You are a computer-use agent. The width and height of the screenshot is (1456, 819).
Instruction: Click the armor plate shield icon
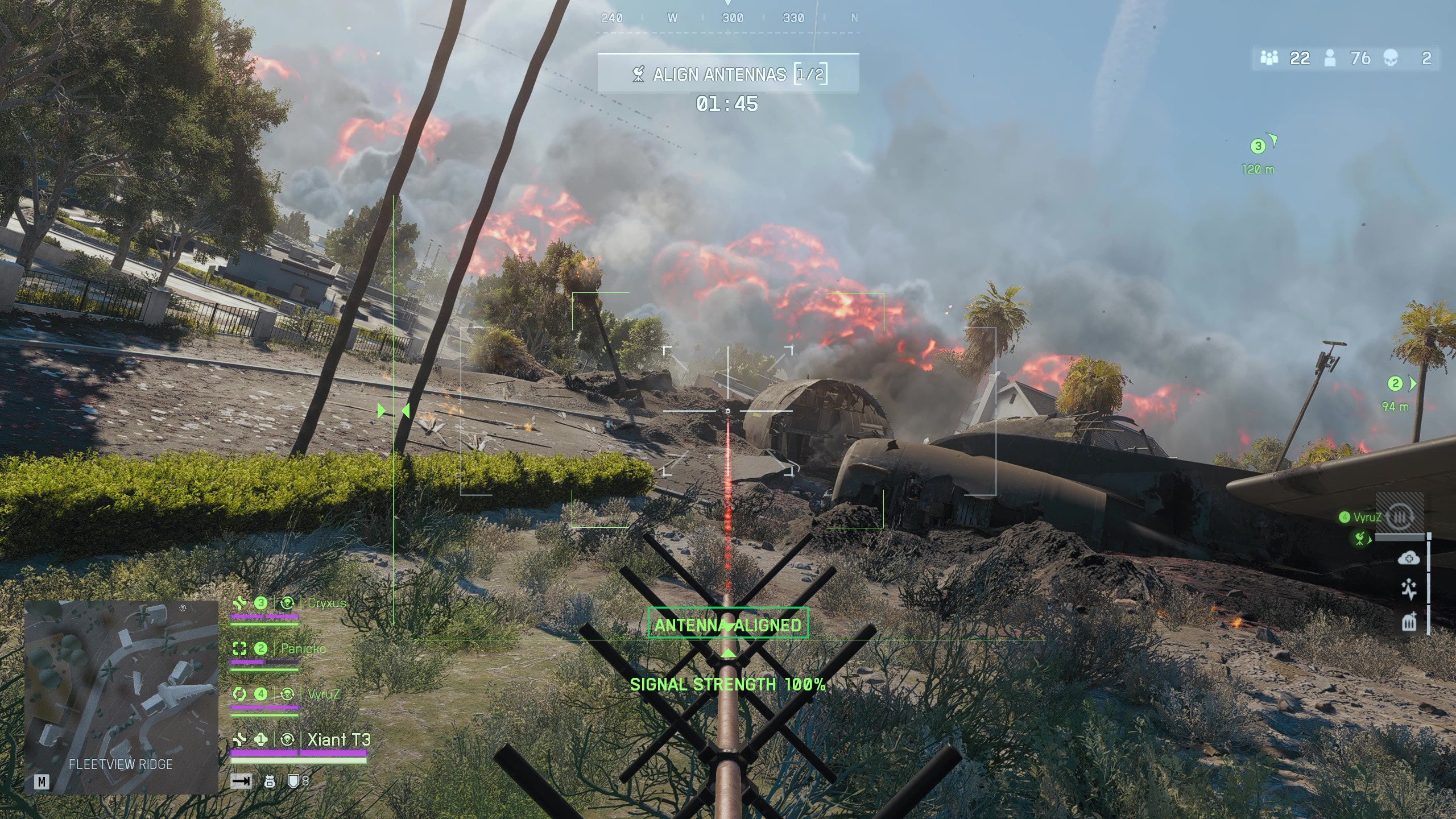pyautogui.click(x=293, y=781)
